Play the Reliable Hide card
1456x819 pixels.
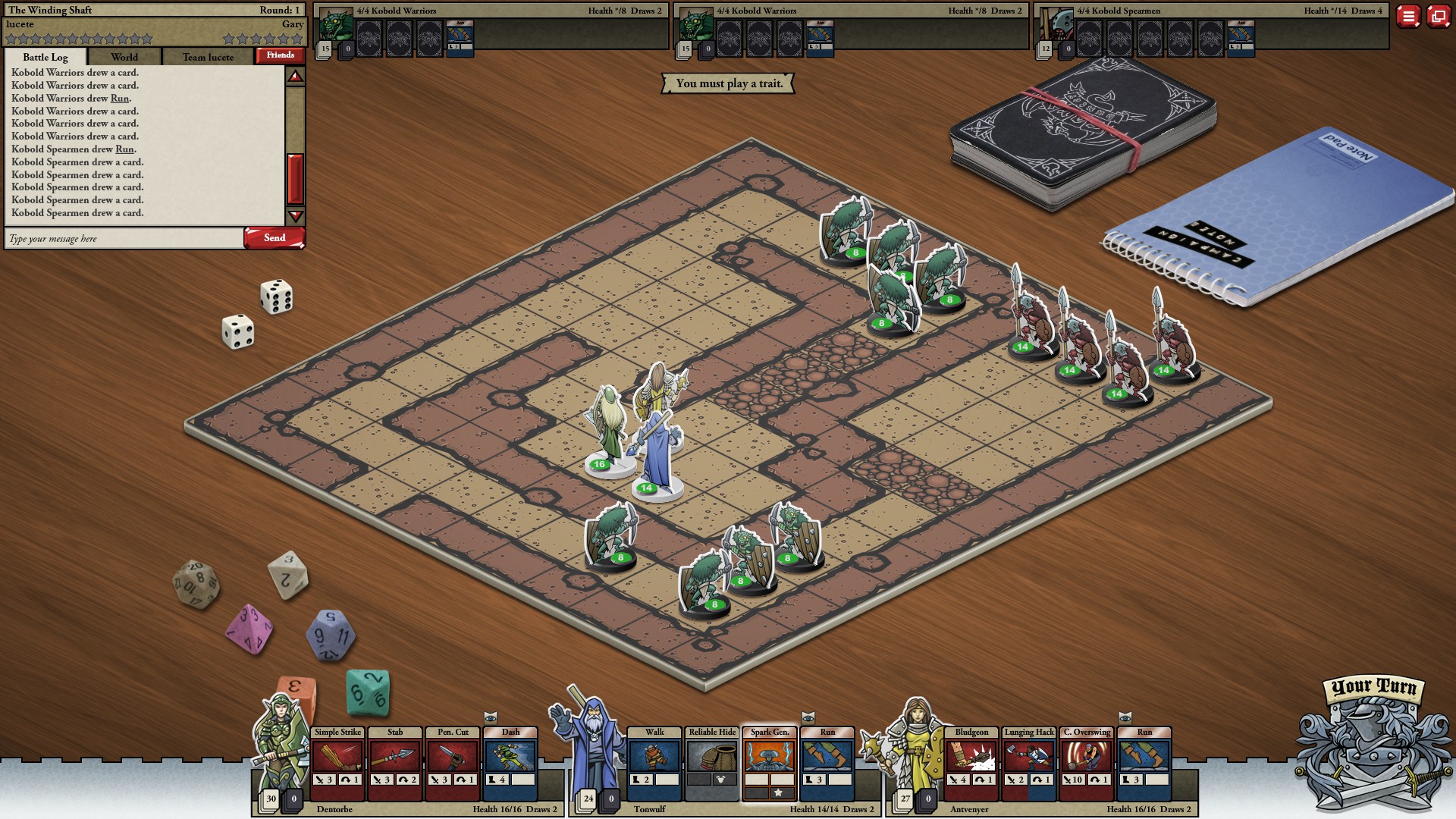click(x=711, y=757)
